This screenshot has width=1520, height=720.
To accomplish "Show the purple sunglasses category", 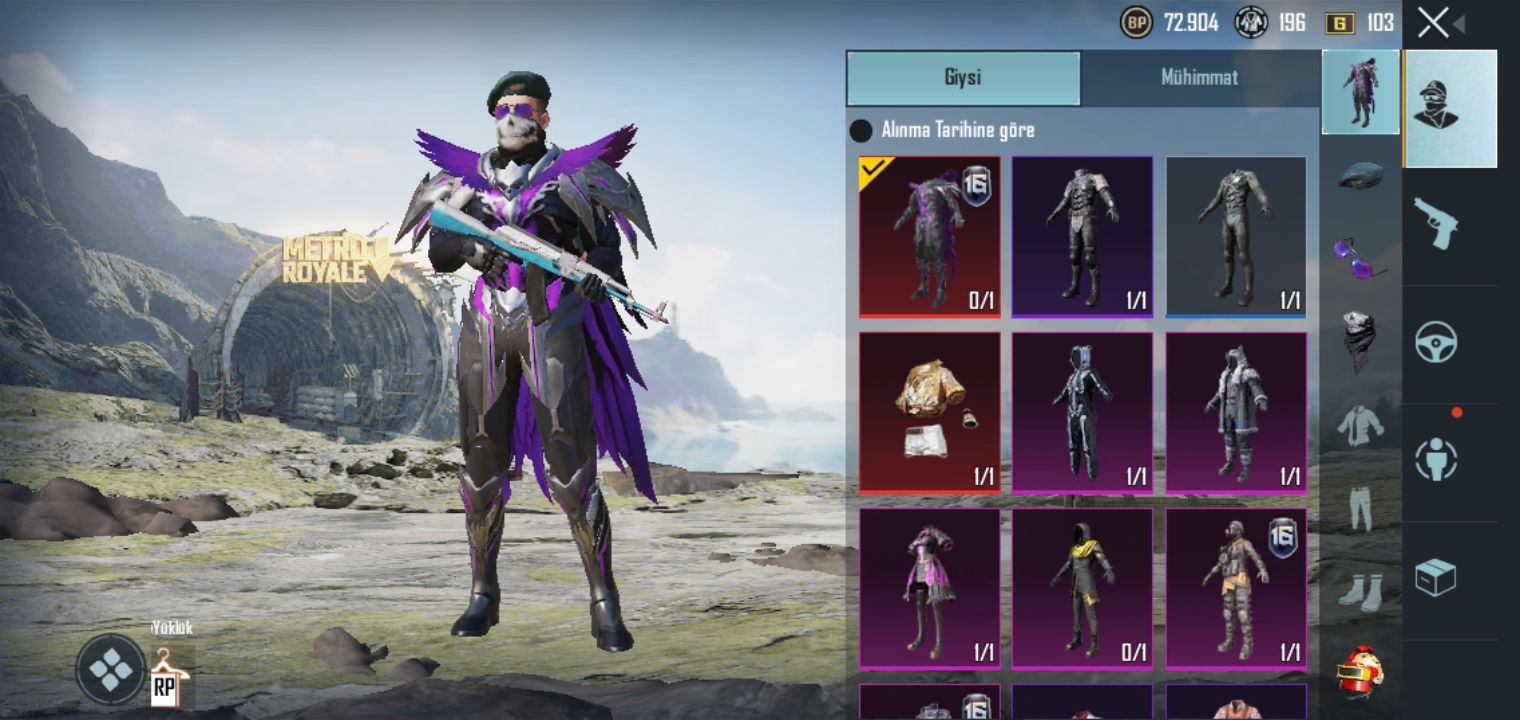I will click(x=1360, y=256).
